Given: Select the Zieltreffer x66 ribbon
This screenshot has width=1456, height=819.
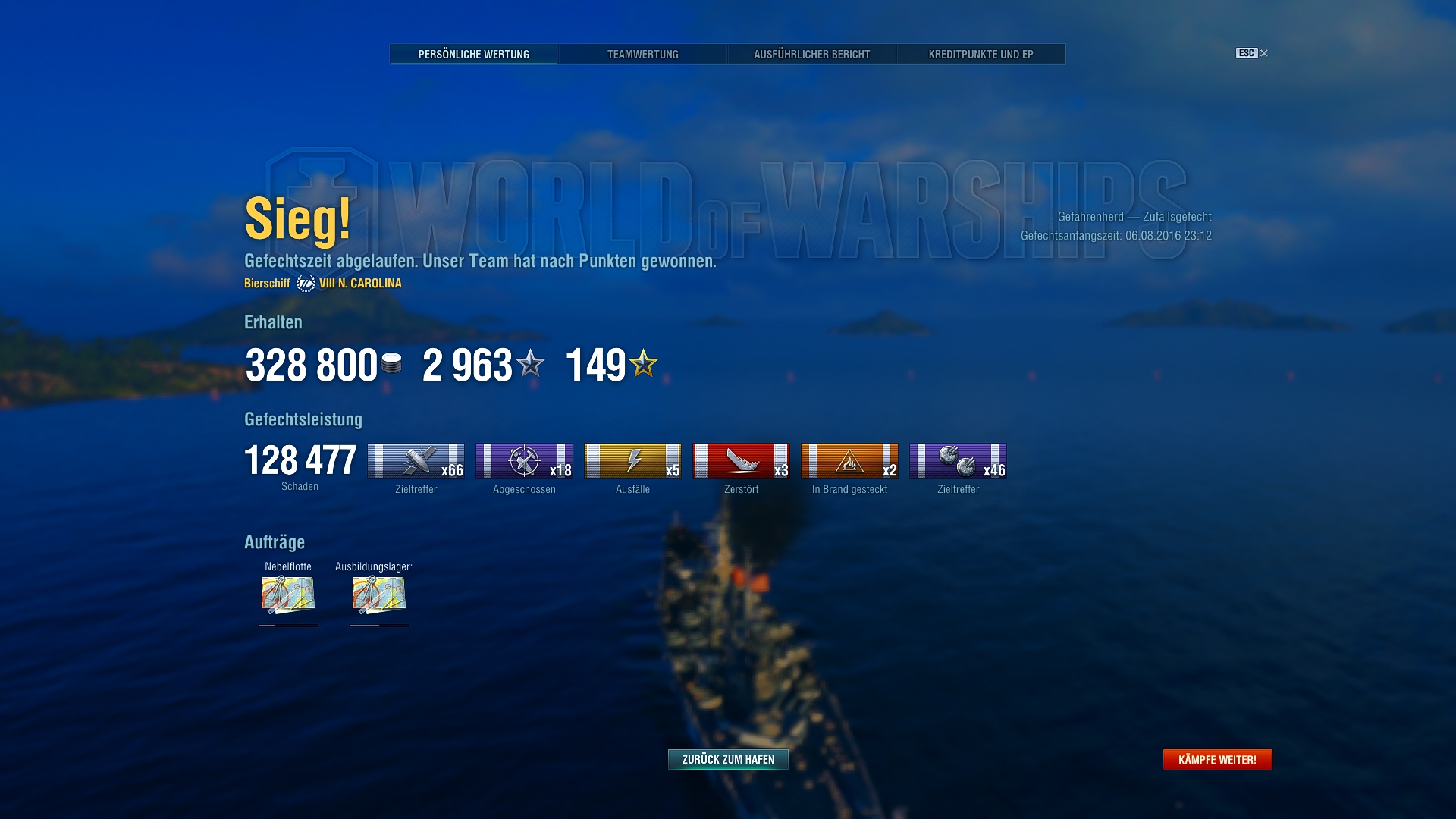Looking at the screenshot, I should (x=416, y=461).
